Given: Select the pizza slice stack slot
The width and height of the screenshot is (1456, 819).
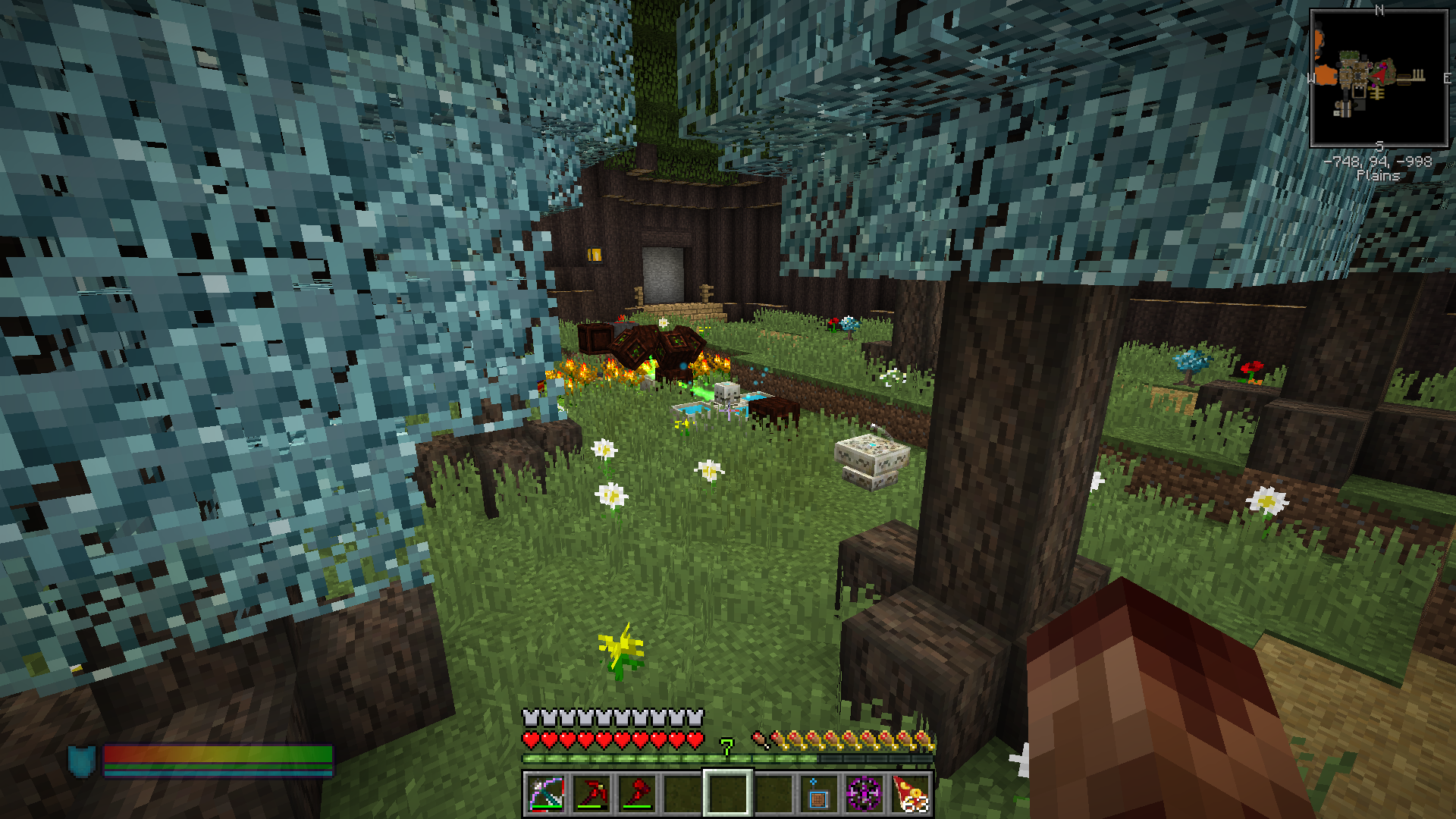Looking at the screenshot, I should click(x=910, y=793).
